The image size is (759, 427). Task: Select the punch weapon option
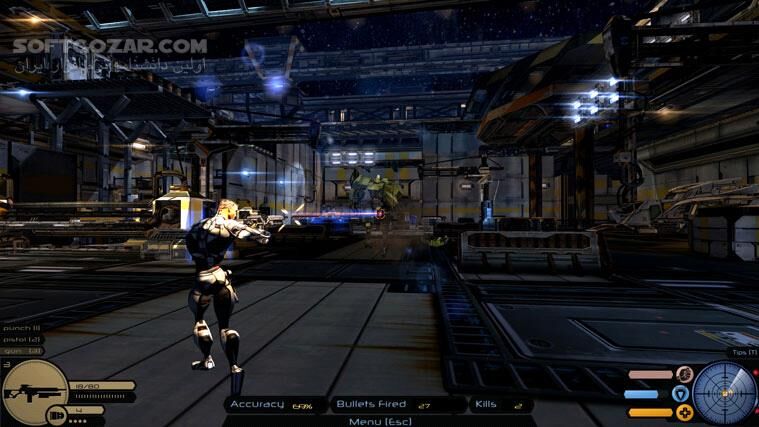click(20, 327)
